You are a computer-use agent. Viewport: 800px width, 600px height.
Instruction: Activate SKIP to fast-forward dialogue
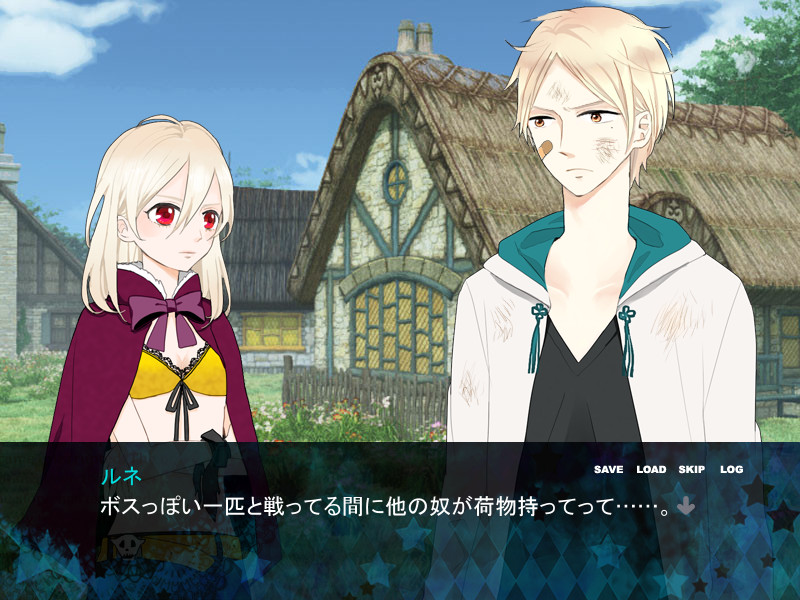tap(692, 469)
